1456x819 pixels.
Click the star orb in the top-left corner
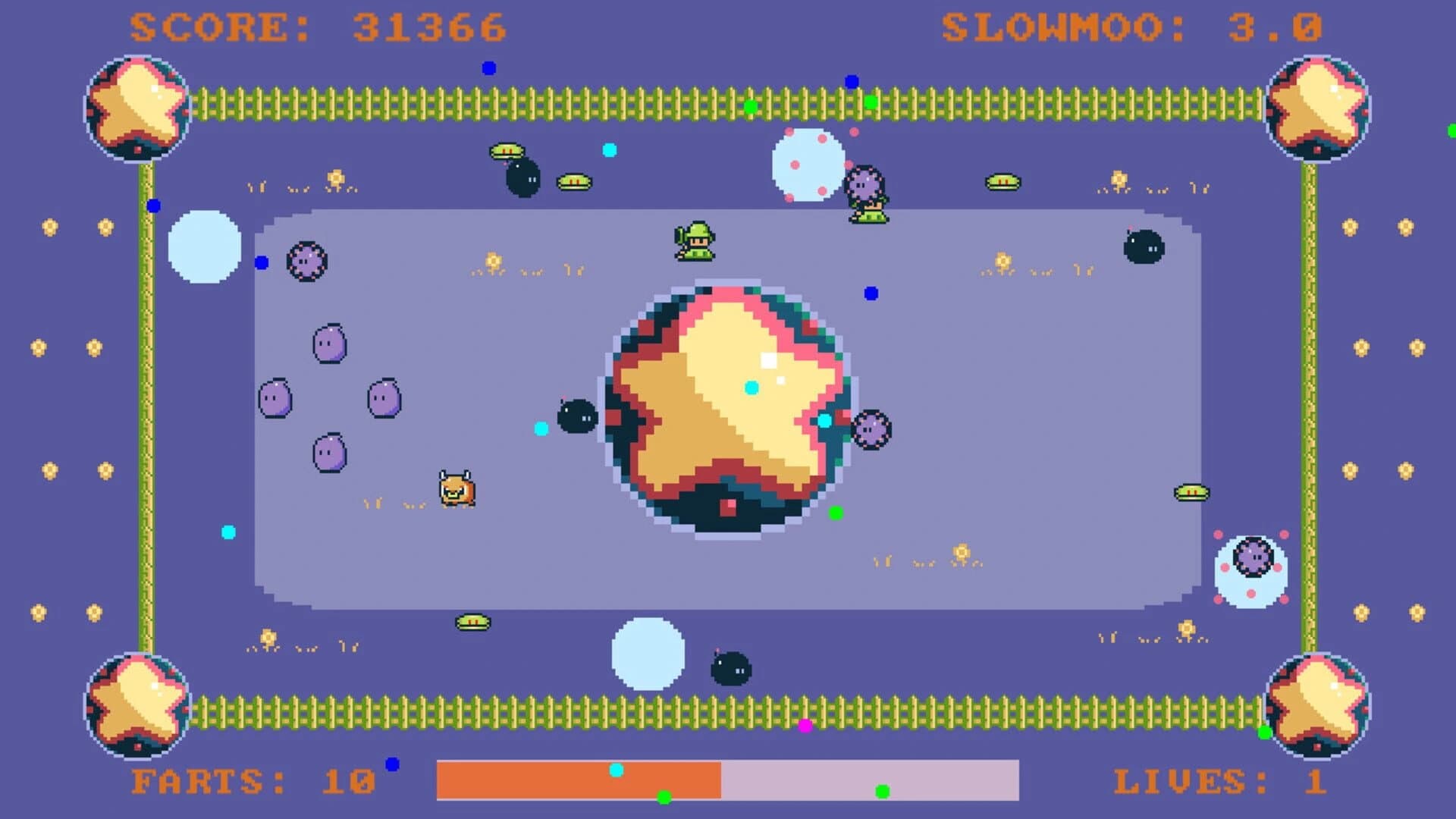coord(136,106)
